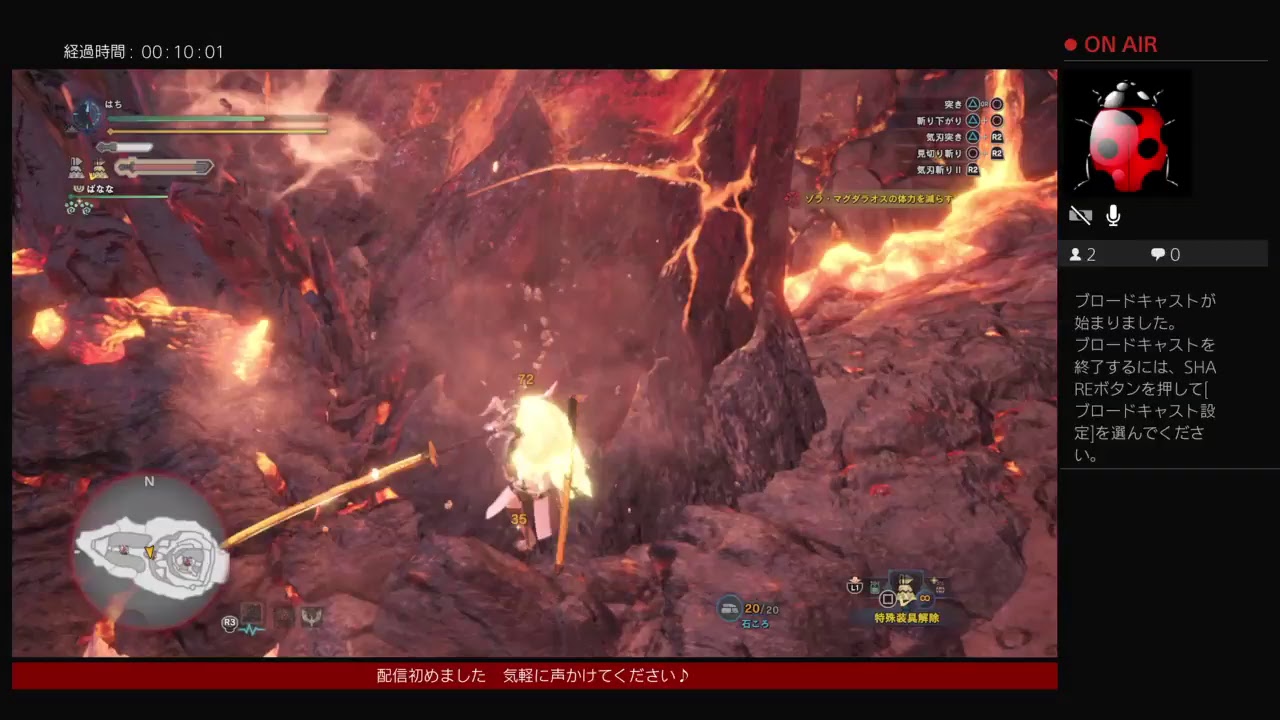Expand the minimap circle
Image resolution: width=1280 pixels, height=720 pixels.
(x=148, y=550)
